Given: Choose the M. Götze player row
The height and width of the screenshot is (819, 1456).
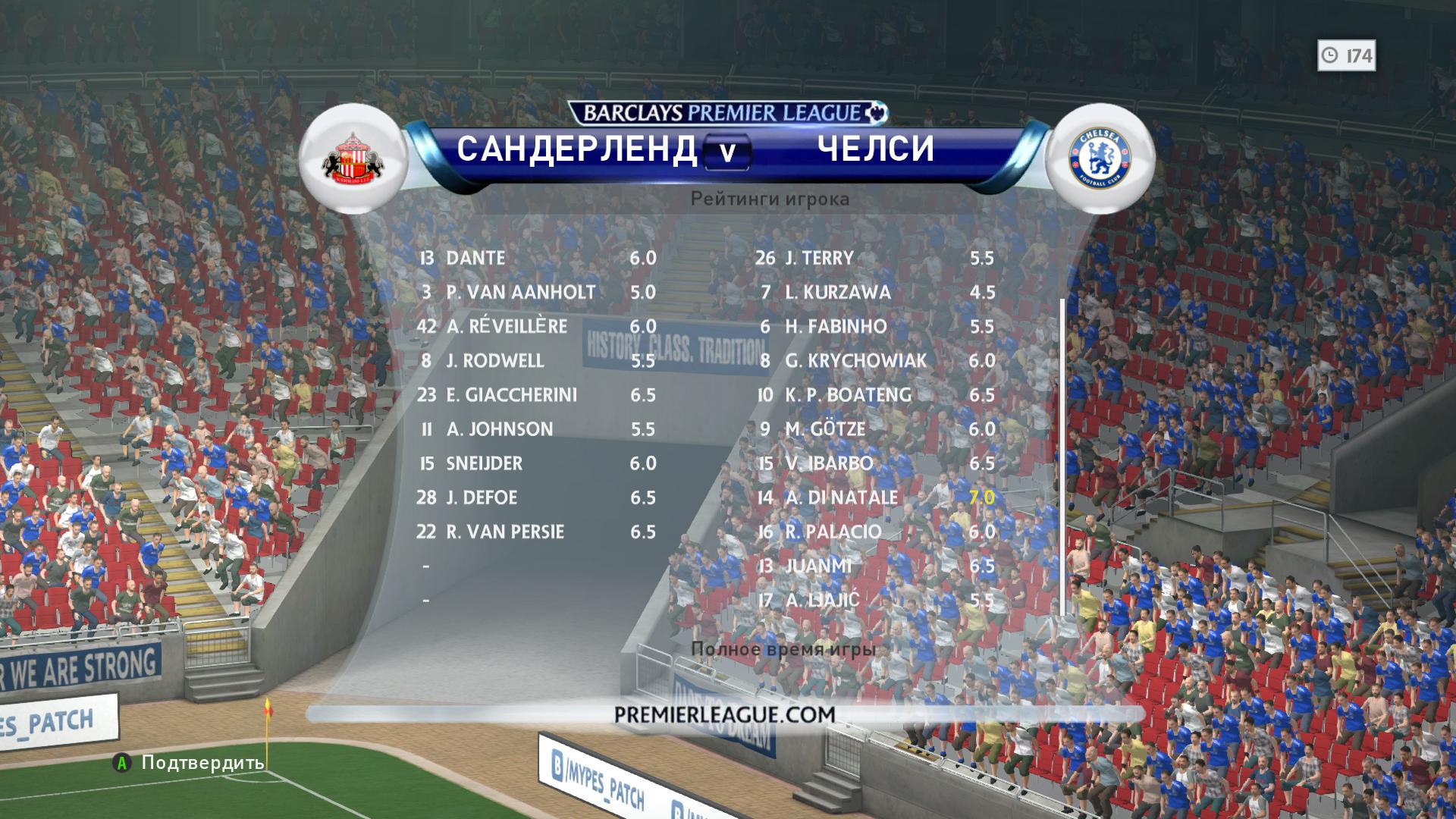Looking at the screenshot, I should (874, 429).
